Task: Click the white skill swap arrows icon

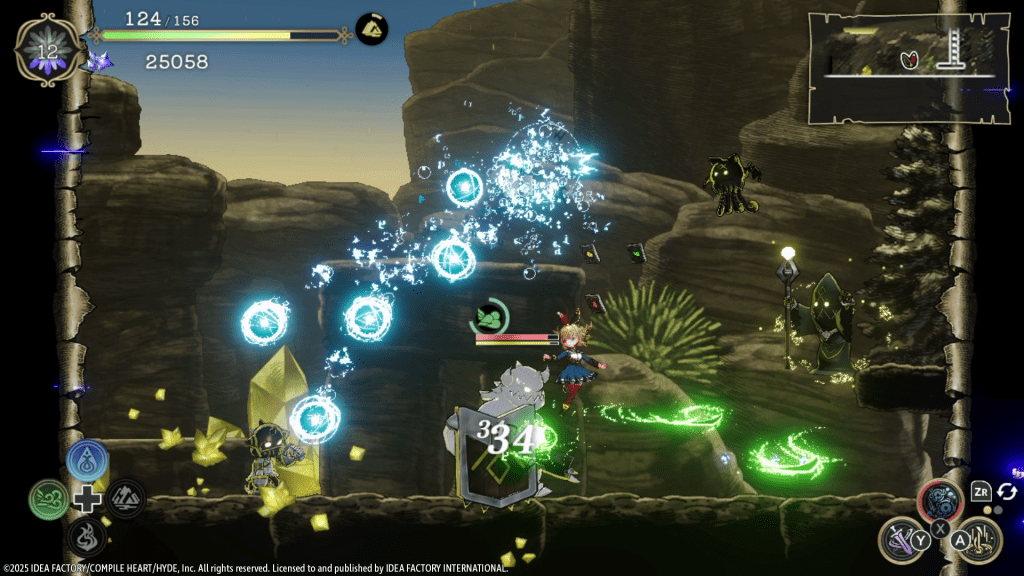Action: click(x=1007, y=492)
